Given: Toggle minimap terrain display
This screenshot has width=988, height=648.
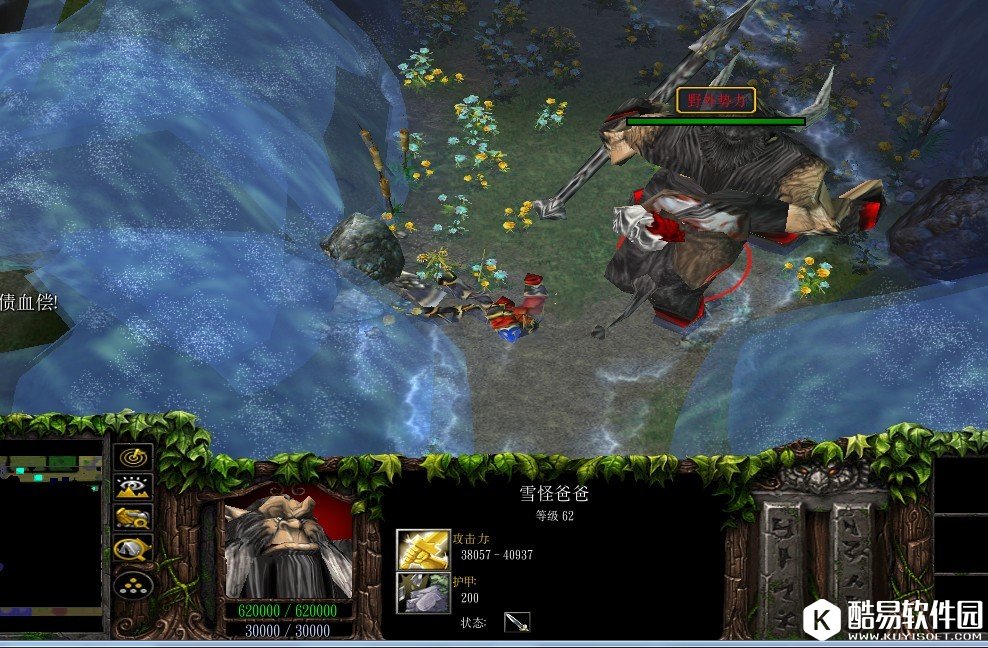Looking at the screenshot, I should tap(133, 487).
